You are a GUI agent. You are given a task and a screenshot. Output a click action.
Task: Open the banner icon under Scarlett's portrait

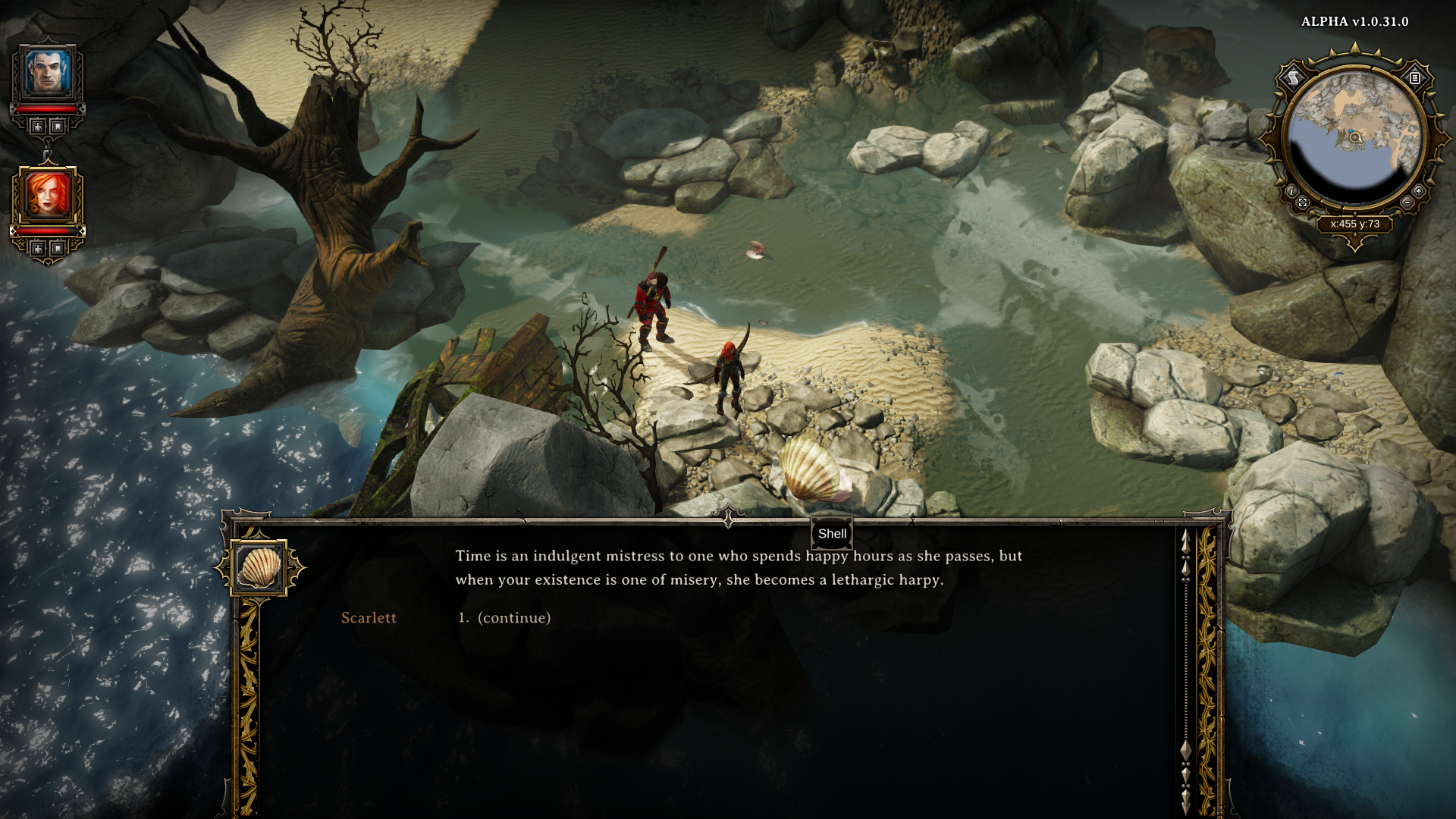click(x=58, y=249)
